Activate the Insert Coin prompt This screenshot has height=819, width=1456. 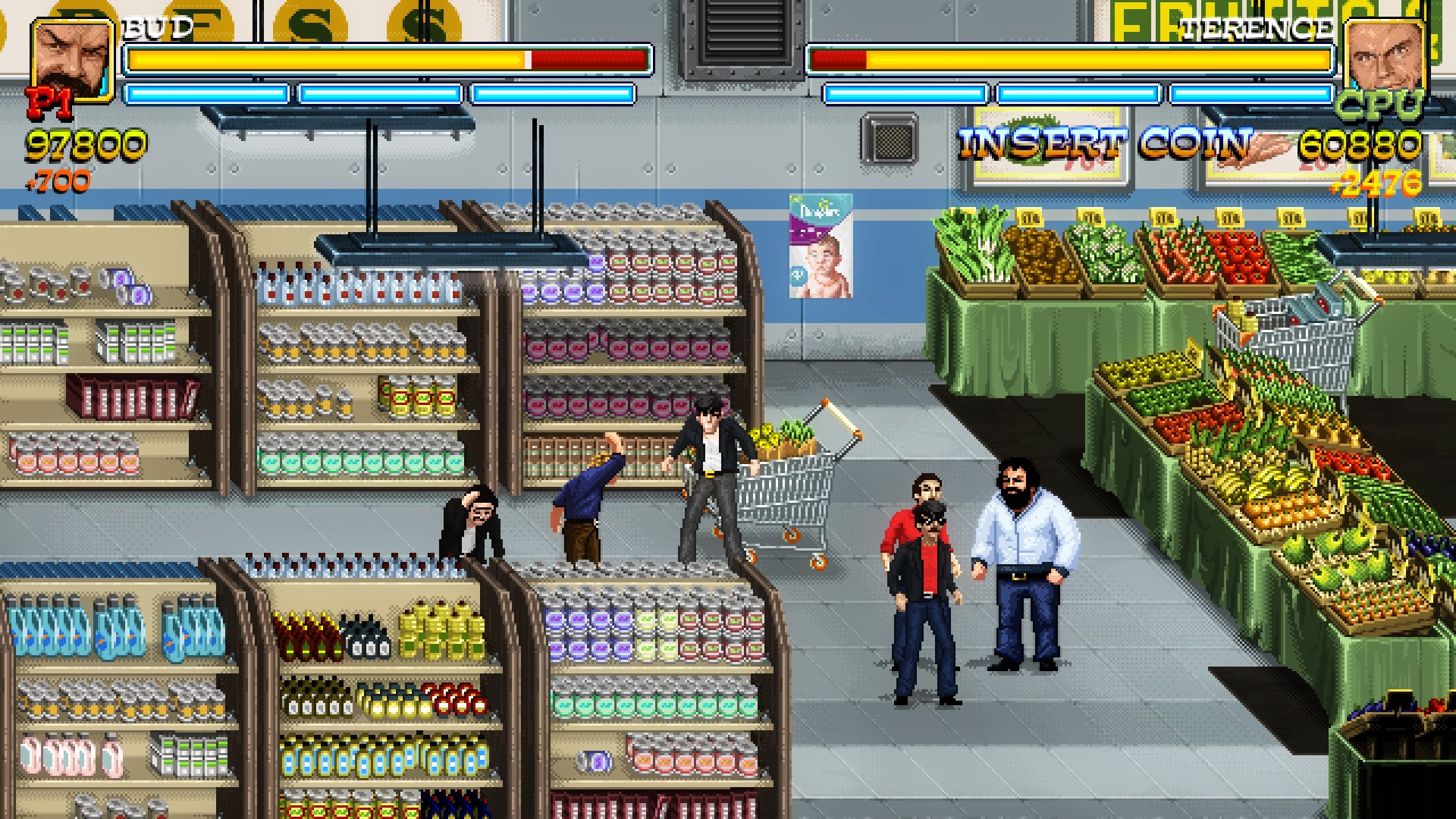[x=1105, y=143]
